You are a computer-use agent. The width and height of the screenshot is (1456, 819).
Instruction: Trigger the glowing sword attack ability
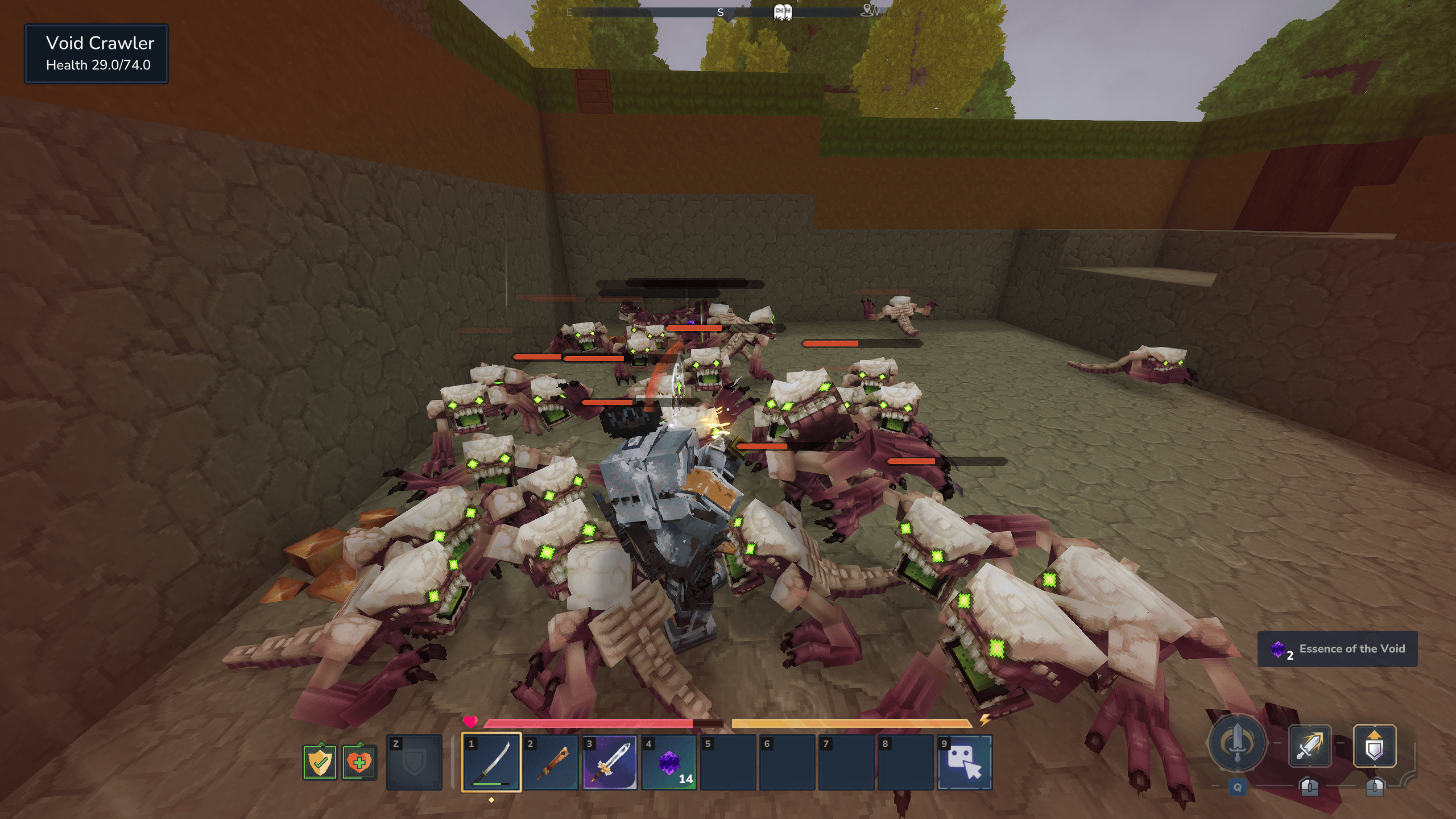pos(1309,746)
